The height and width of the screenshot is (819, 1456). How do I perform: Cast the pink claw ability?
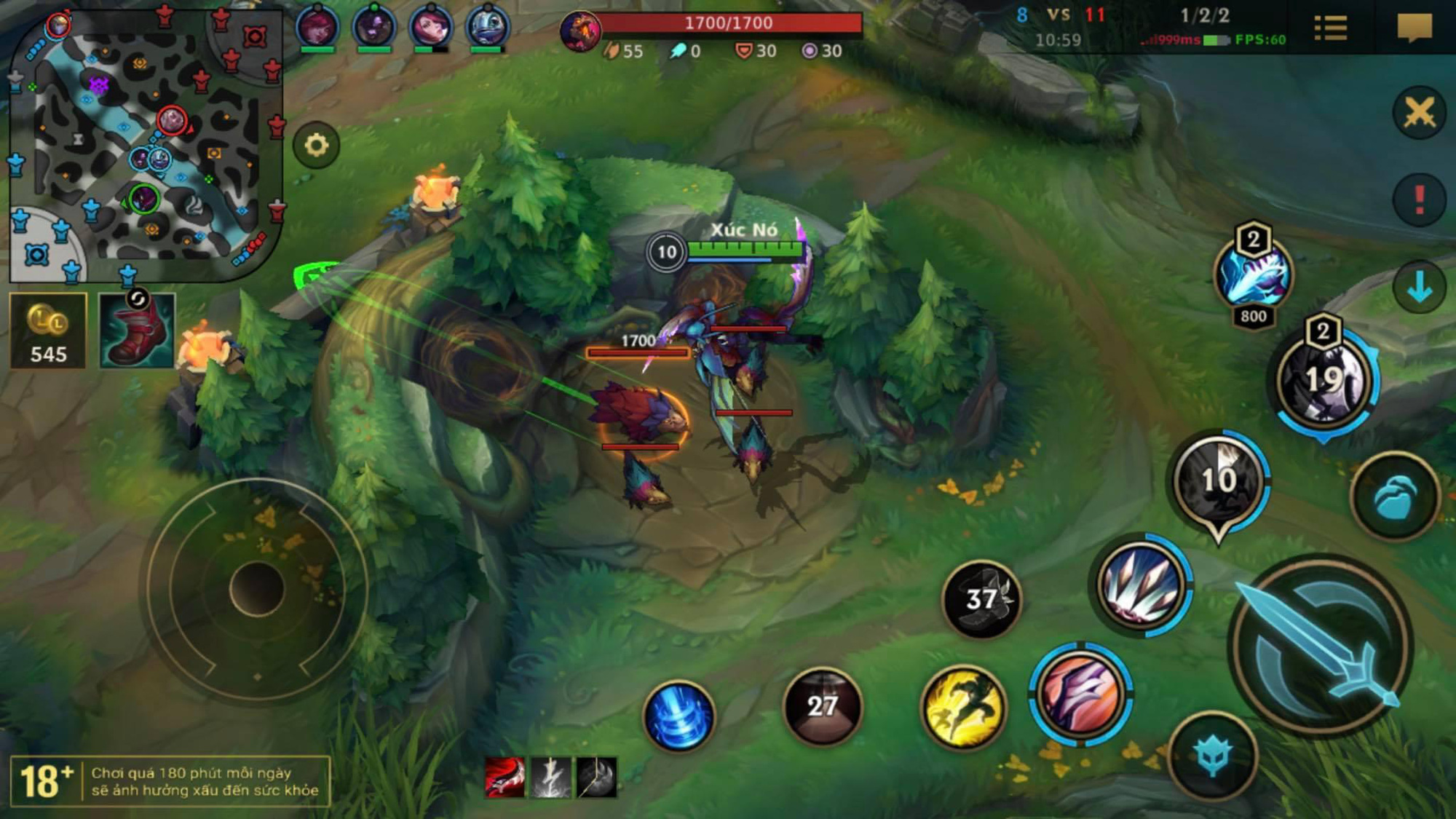[x=1080, y=694]
